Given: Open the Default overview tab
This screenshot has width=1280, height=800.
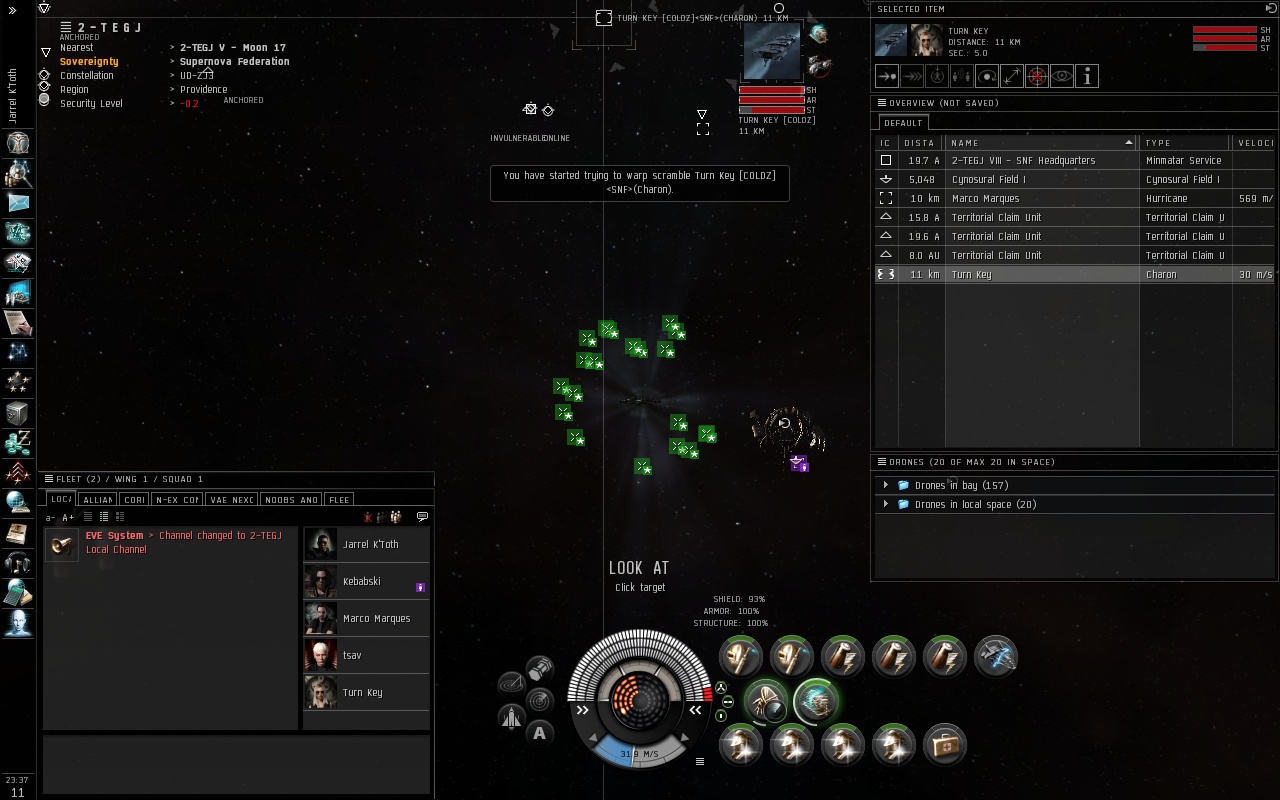Looking at the screenshot, I should click(x=903, y=123).
